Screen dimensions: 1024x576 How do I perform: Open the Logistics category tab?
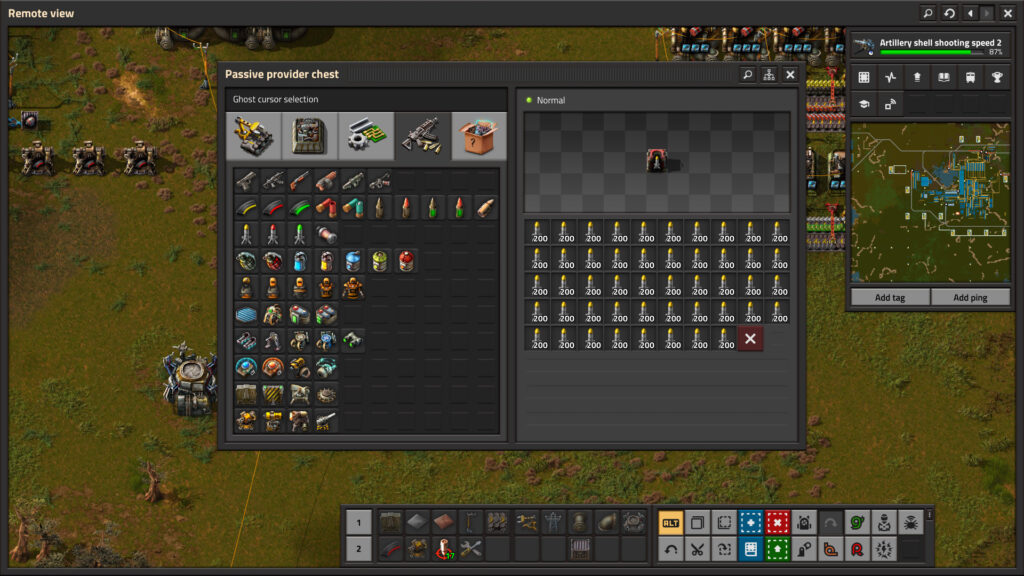(x=254, y=135)
